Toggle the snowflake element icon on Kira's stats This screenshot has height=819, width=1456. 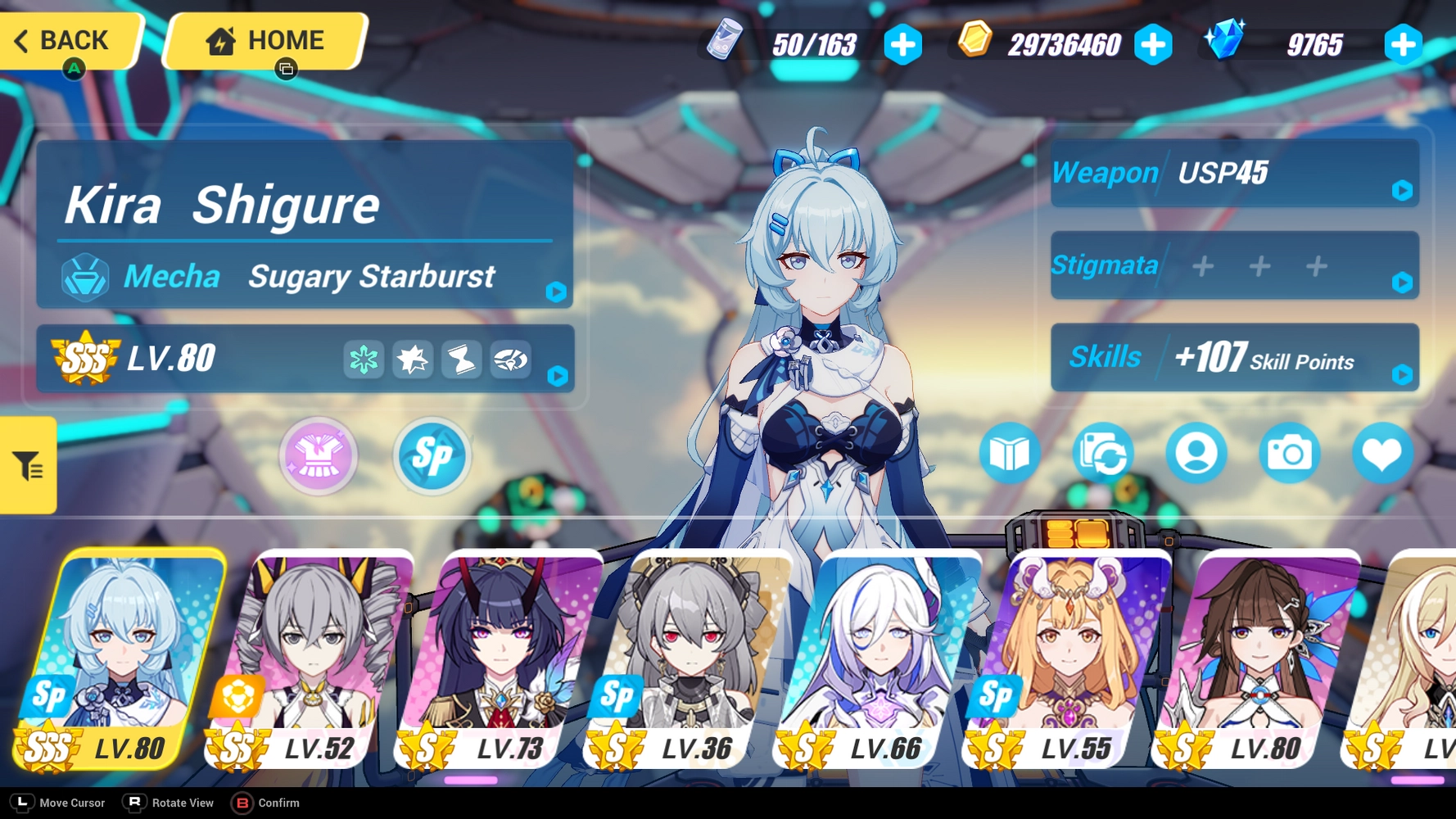[x=363, y=359]
